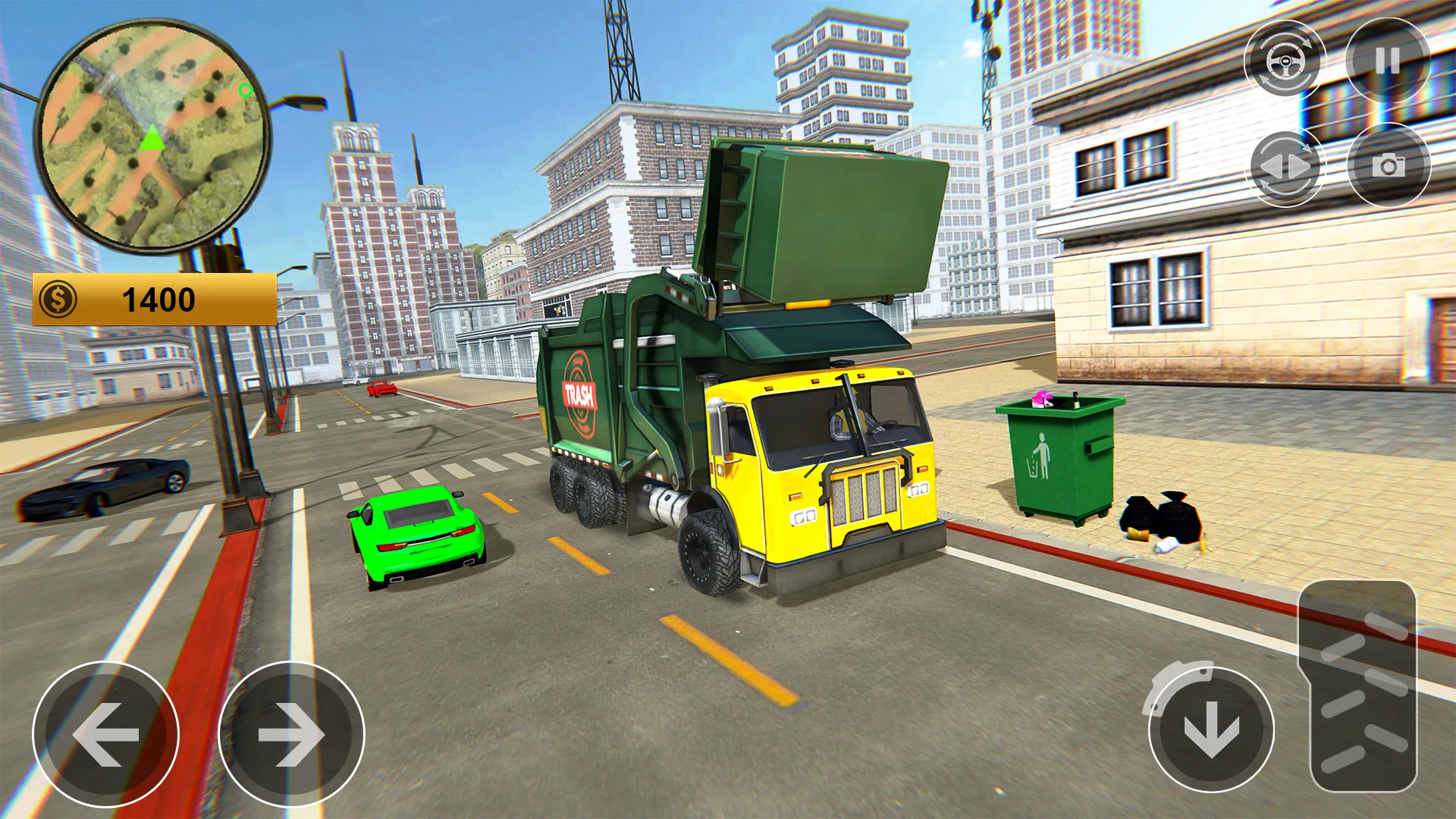Tap the dollar coin icon
The image size is (1456, 819).
pos(57,299)
